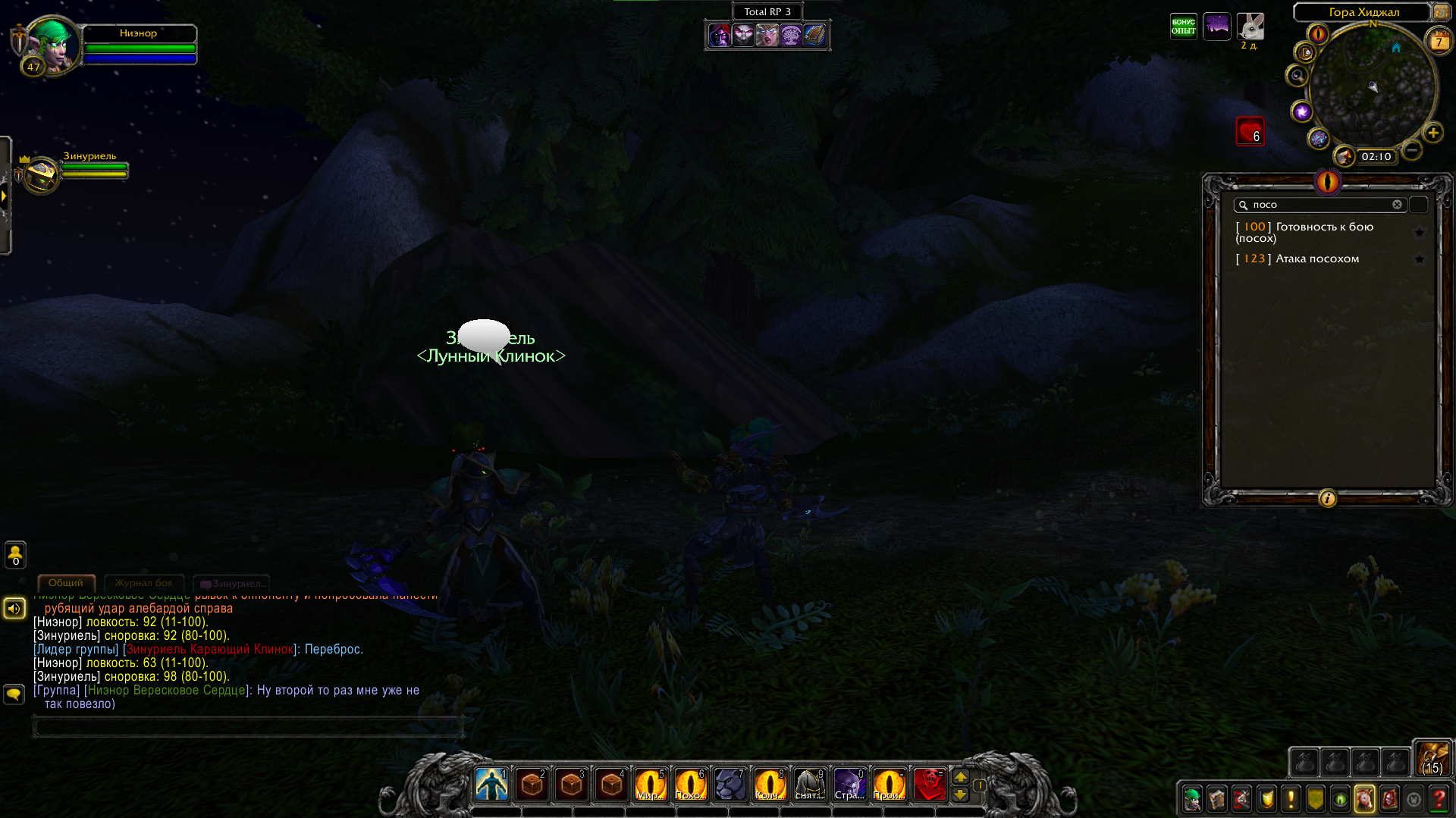
Task: Open the backpack showing 15 free slots
Action: coord(1432,757)
